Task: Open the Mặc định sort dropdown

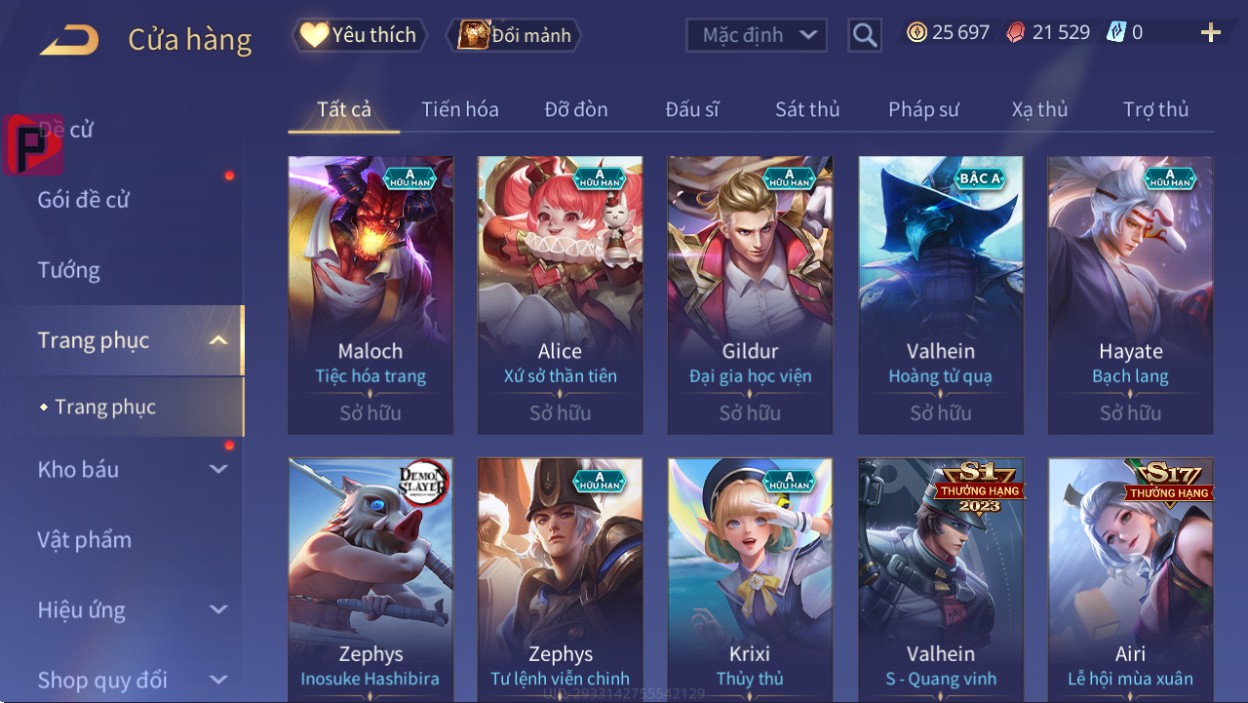Action: (757, 36)
